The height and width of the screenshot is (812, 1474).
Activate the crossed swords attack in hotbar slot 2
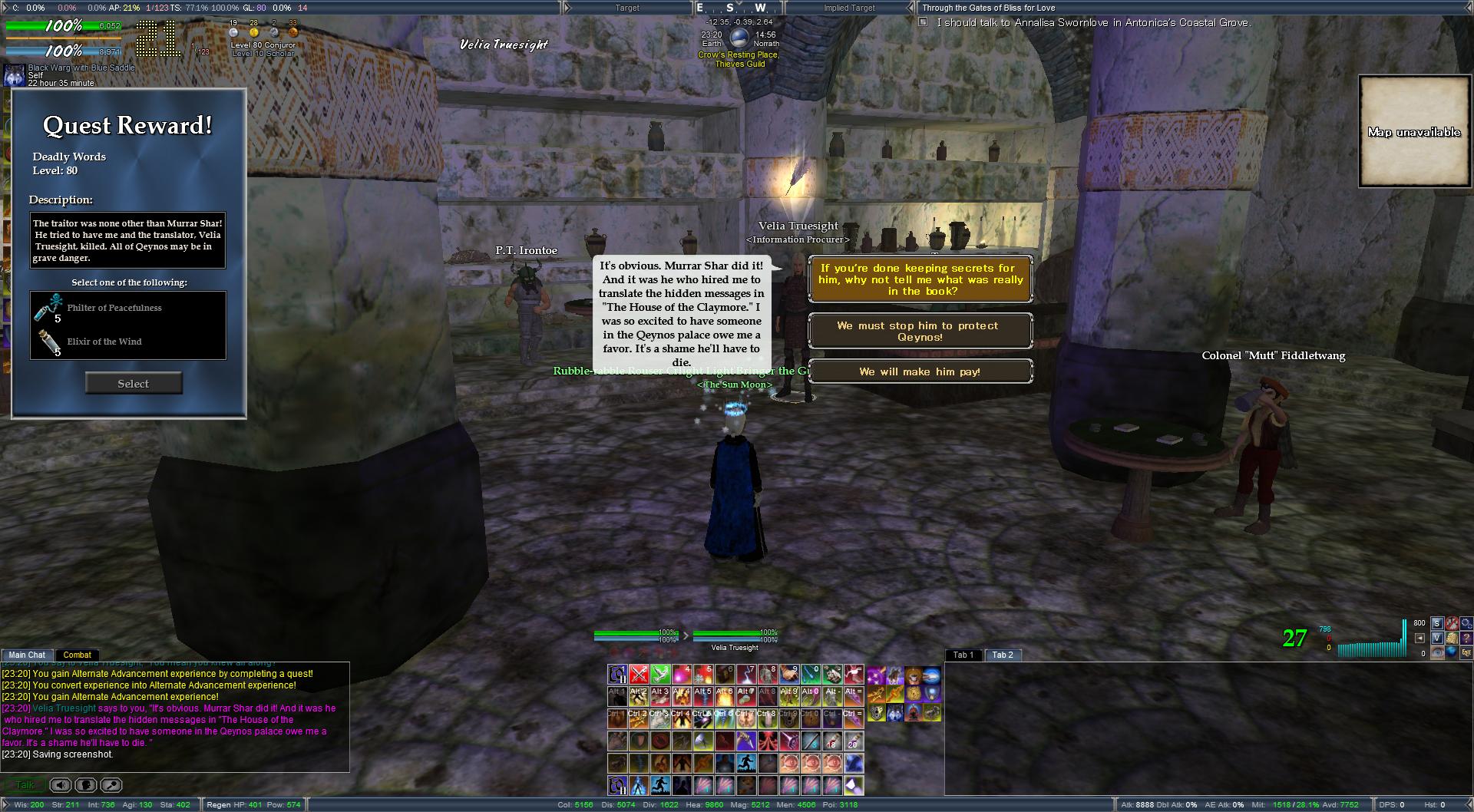tap(639, 675)
